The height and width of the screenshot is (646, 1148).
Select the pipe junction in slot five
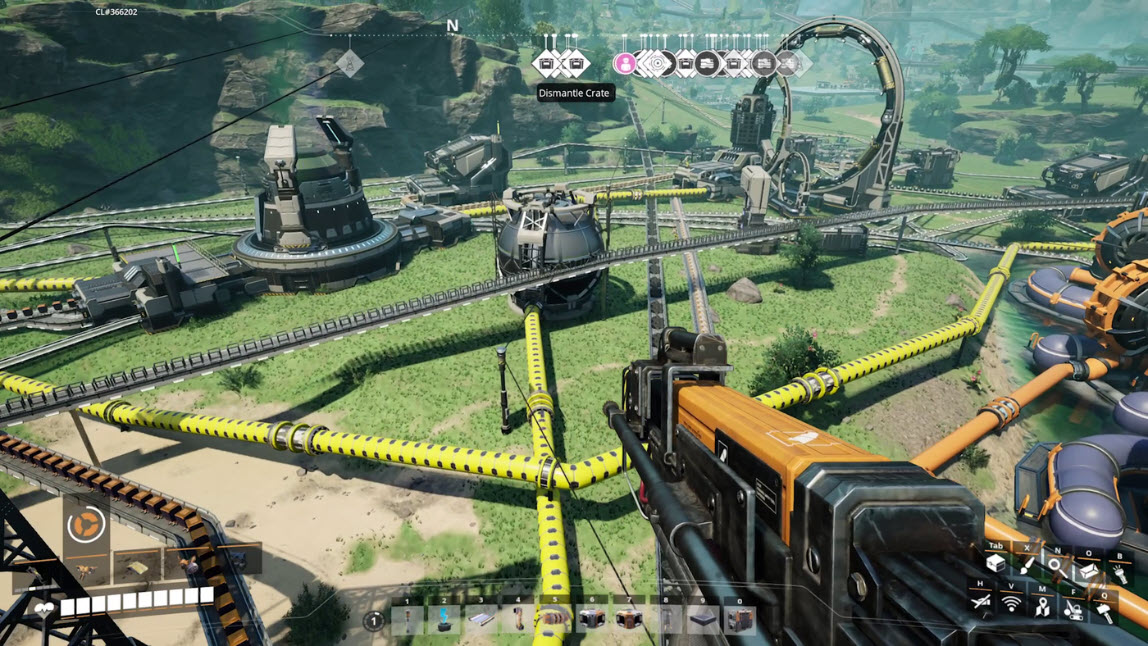[555, 620]
